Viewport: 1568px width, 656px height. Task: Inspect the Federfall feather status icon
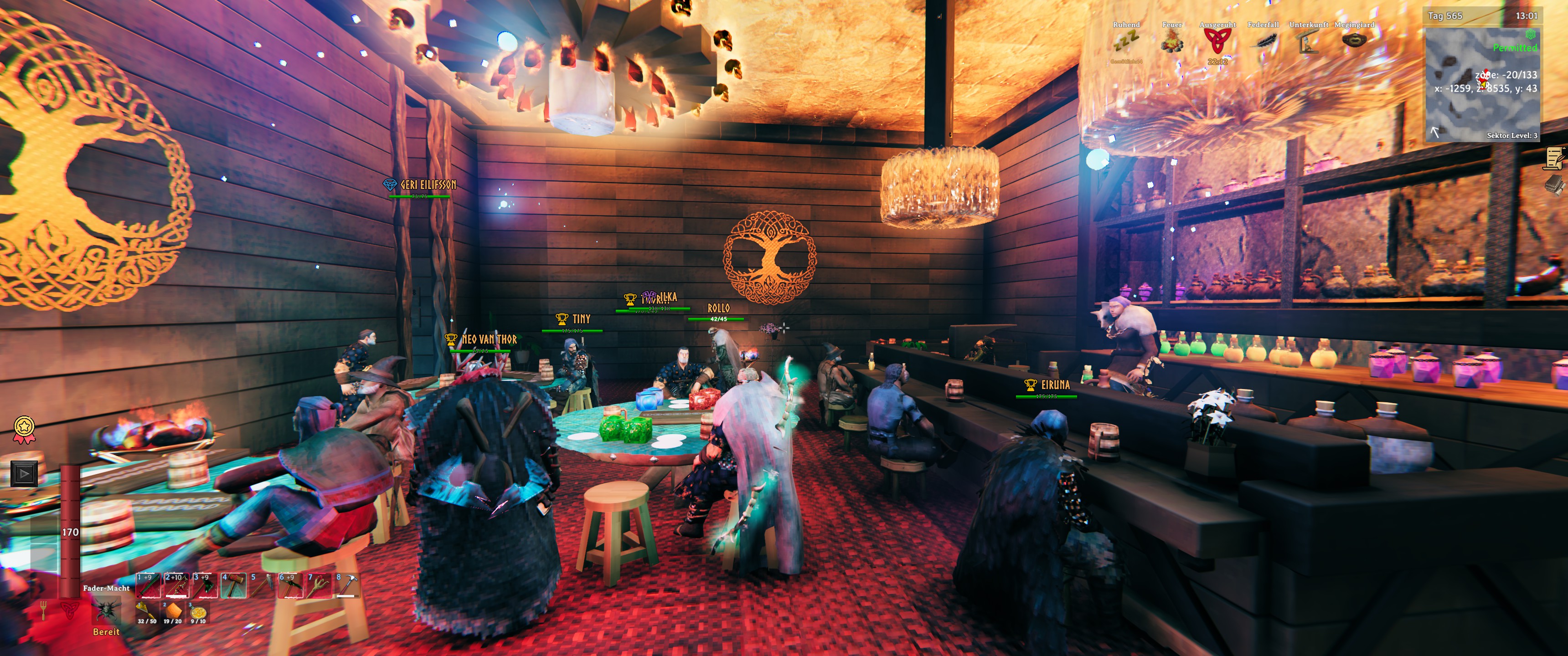coord(1263,41)
